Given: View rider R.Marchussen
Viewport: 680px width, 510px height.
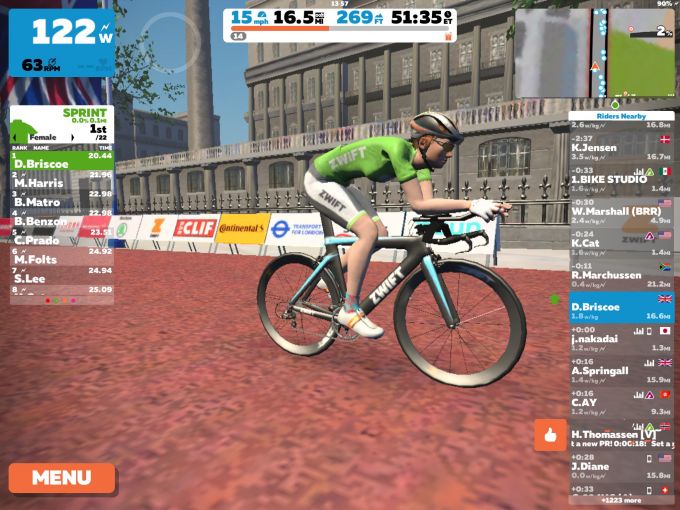Looking at the screenshot, I should click(x=620, y=275).
